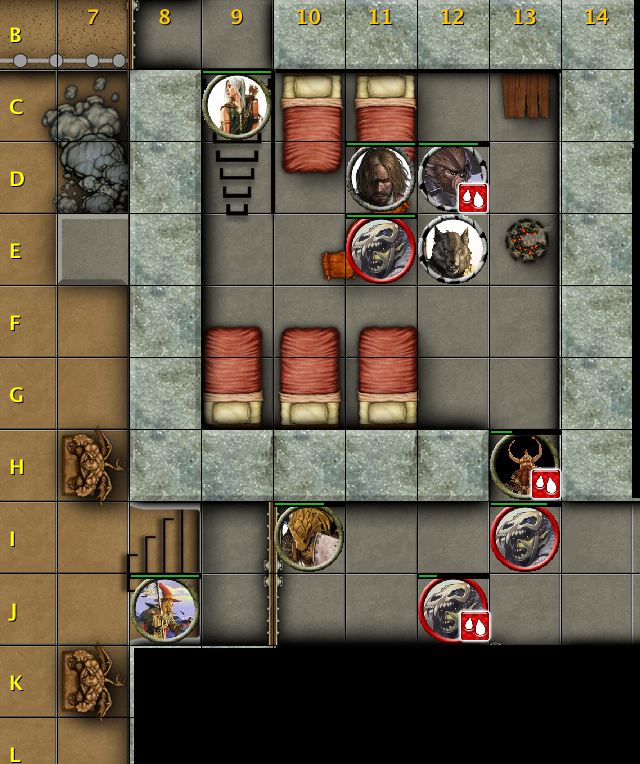The height and width of the screenshot is (764, 640).
Task: Select the horned-helmet dwarf token
Action: [522, 465]
